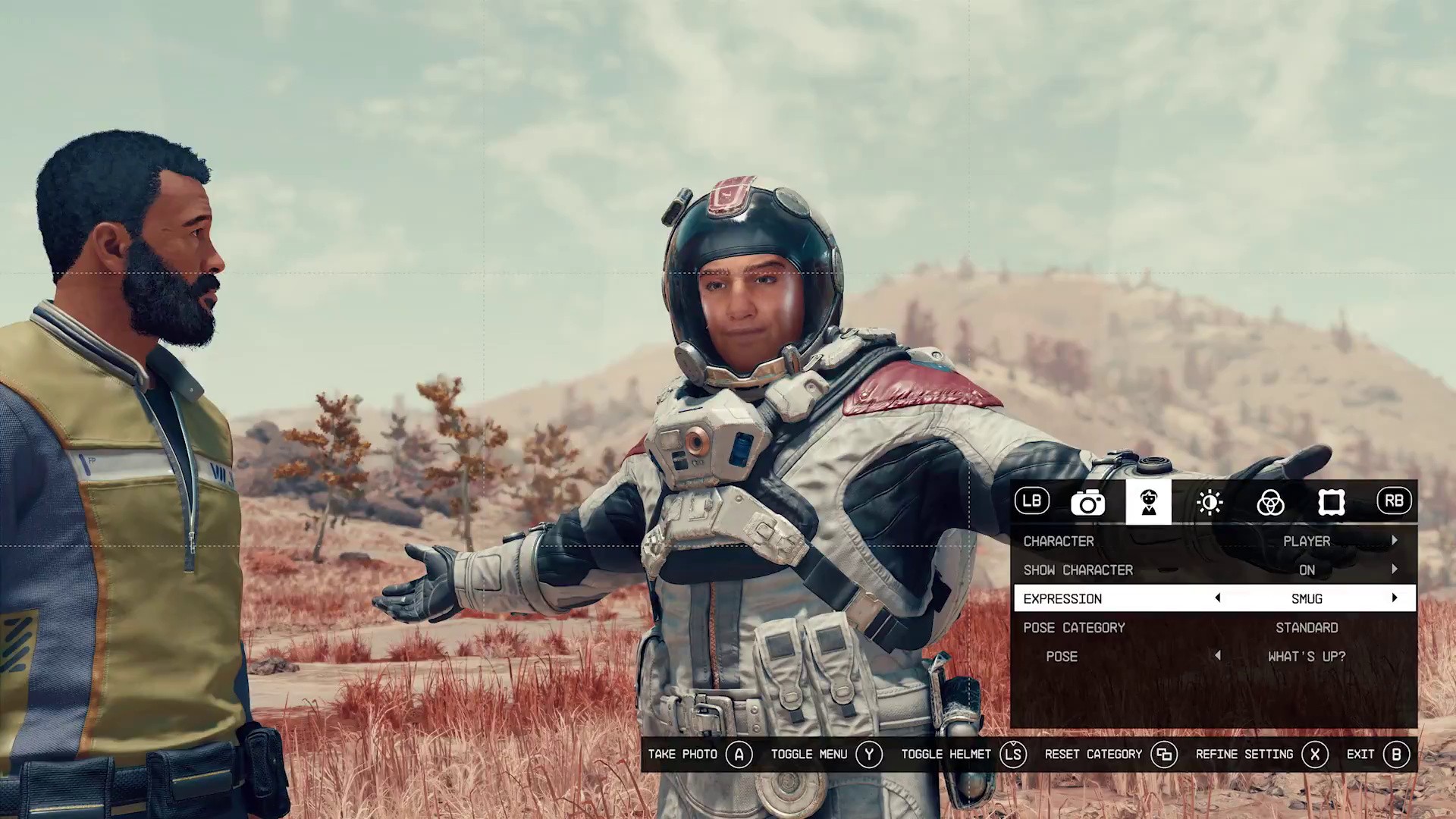
Task: Cycle Expression back using left arrow
Action: click(x=1217, y=598)
